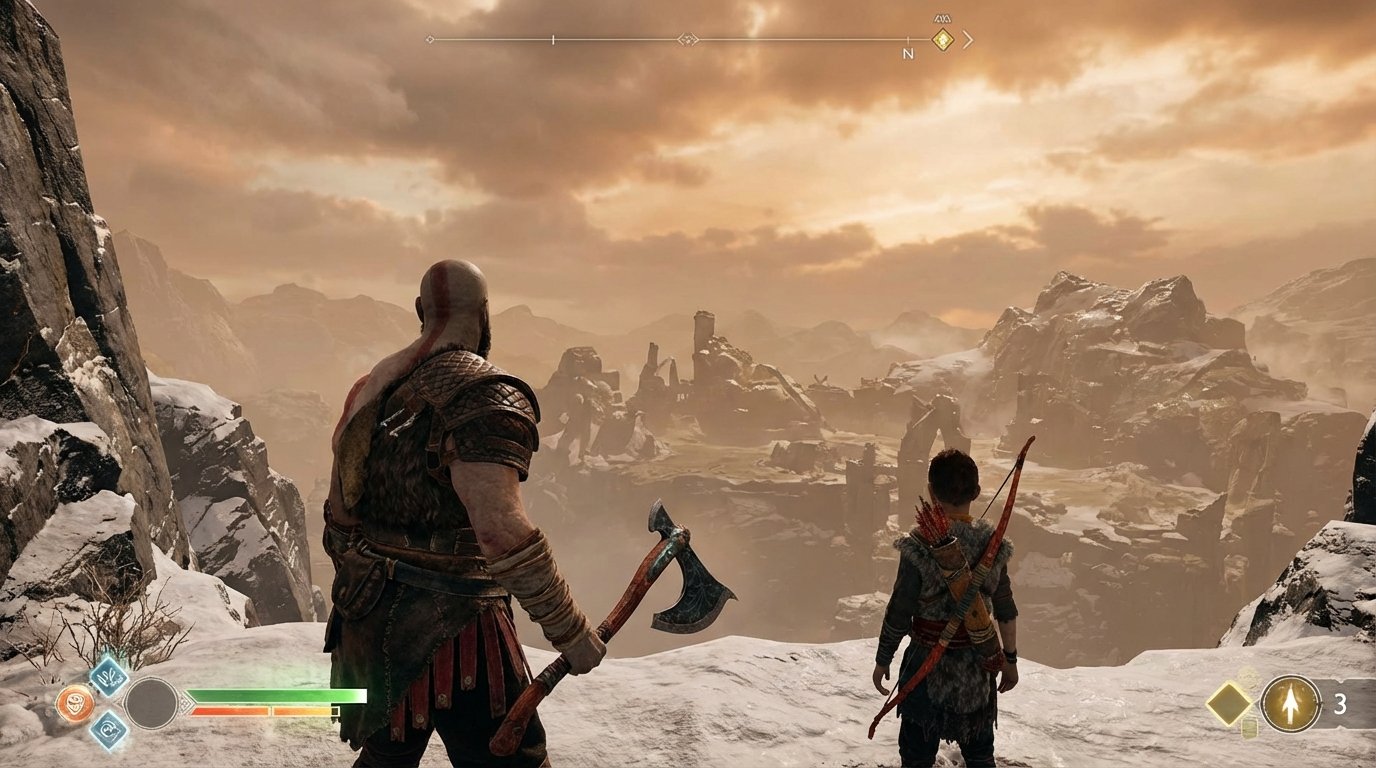Click the left tick mark on the compass bar

click(552, 39)
